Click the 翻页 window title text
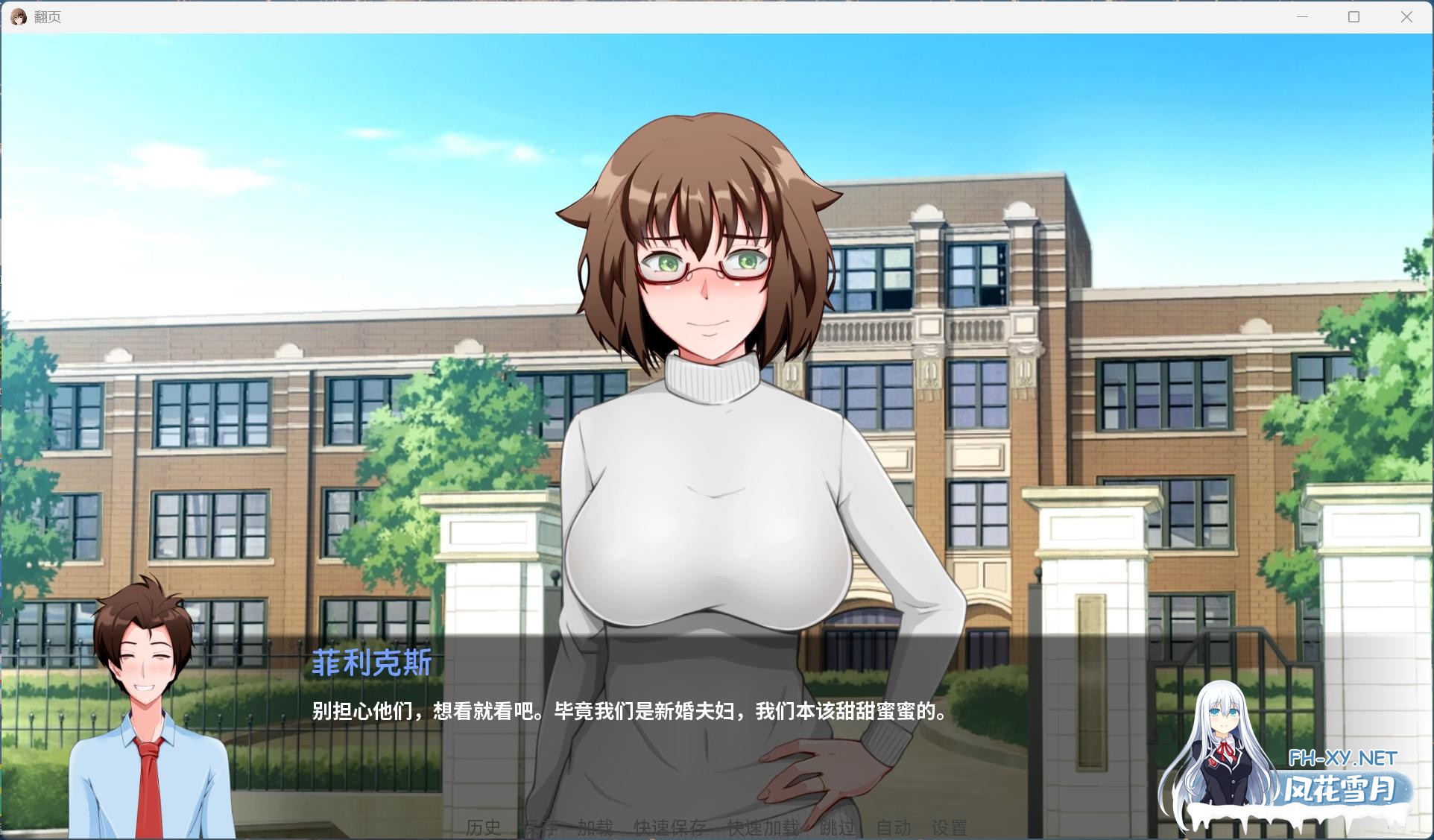 point(46,16)
